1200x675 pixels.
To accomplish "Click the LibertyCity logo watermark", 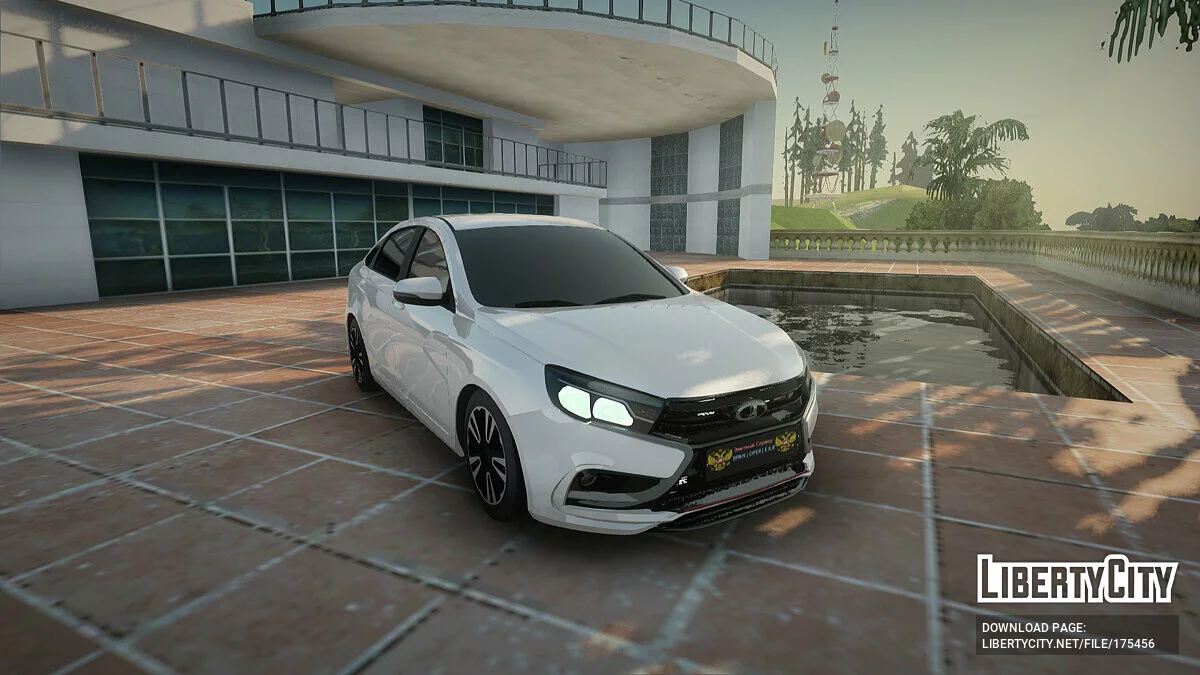I will pyautogui.click(x=1077, y=580).
